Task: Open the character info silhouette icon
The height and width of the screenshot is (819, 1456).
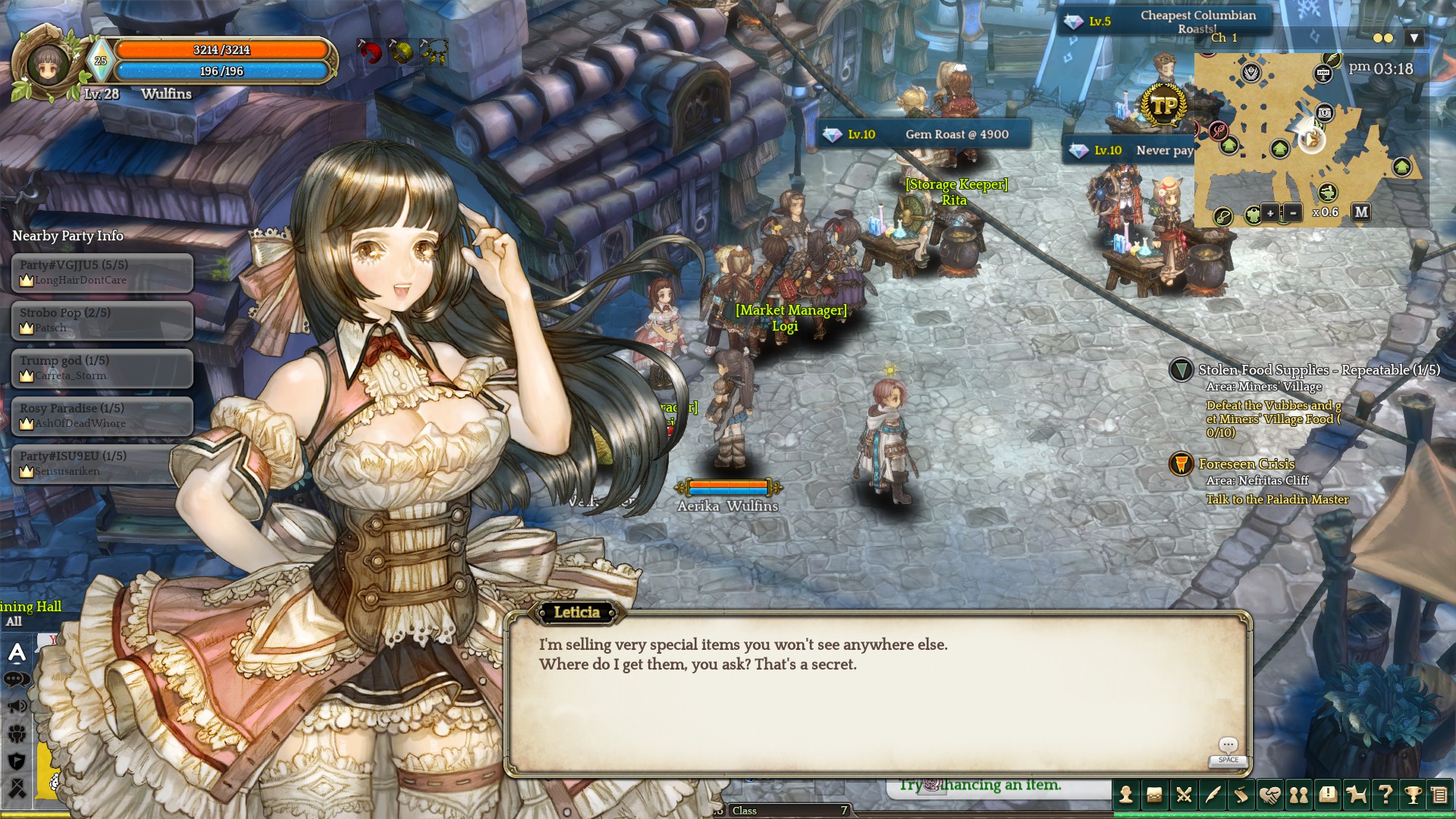Action: click(x=1126, y=794)
